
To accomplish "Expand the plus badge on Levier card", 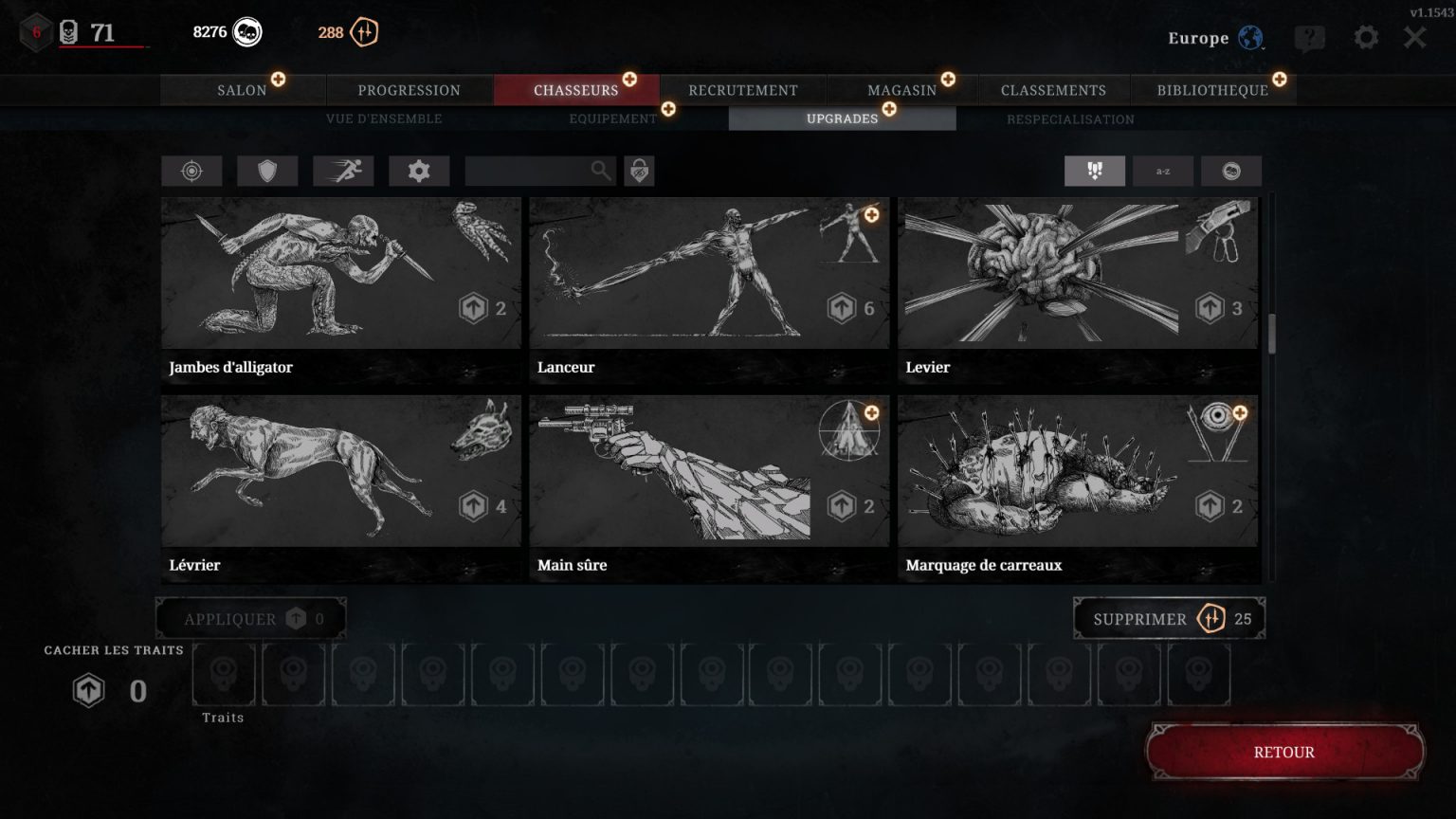I will point(1238,215).
